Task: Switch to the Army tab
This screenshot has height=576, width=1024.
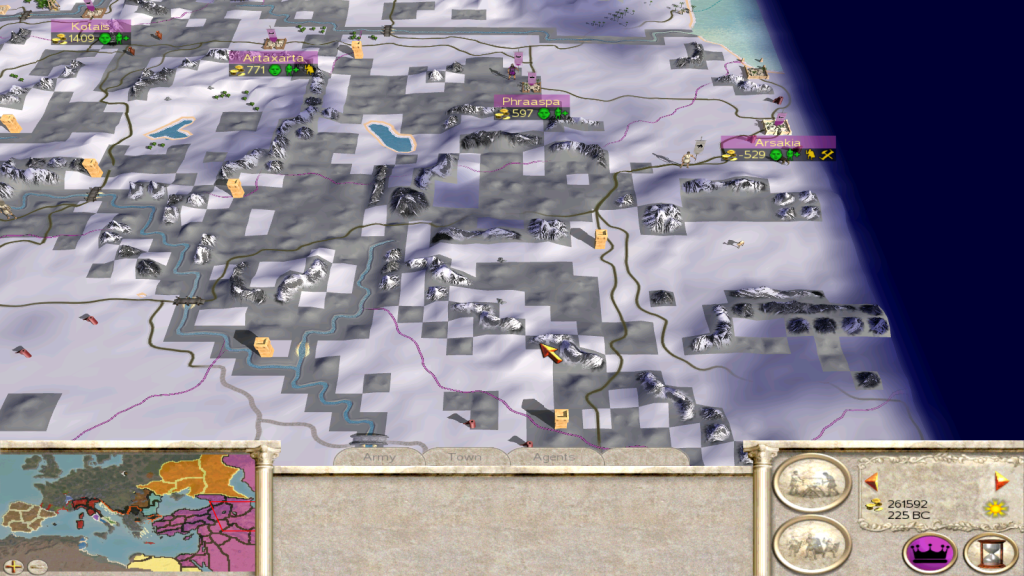Action: 379,457
